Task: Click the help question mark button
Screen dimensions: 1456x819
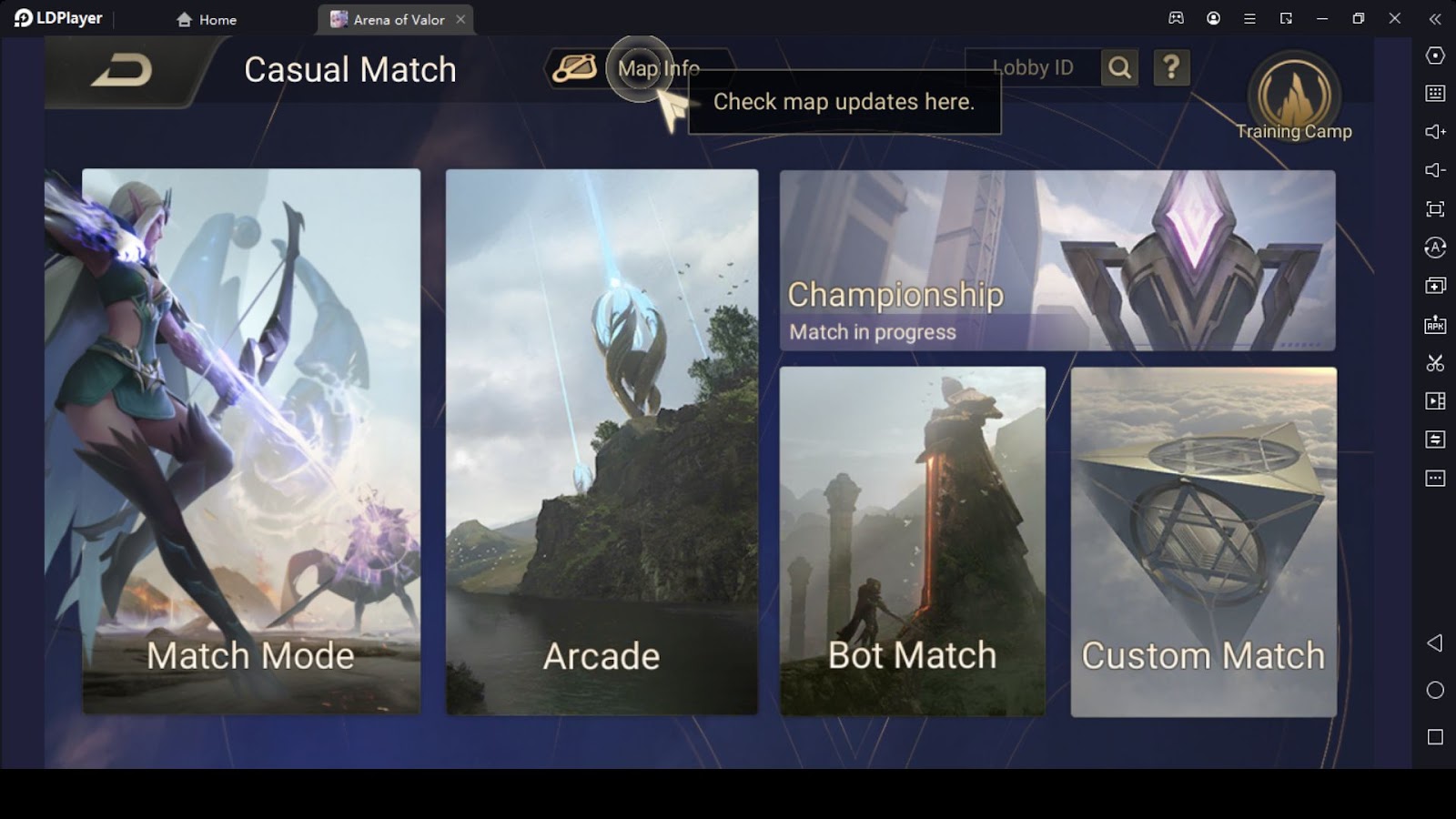Action: click(1172, 66)
